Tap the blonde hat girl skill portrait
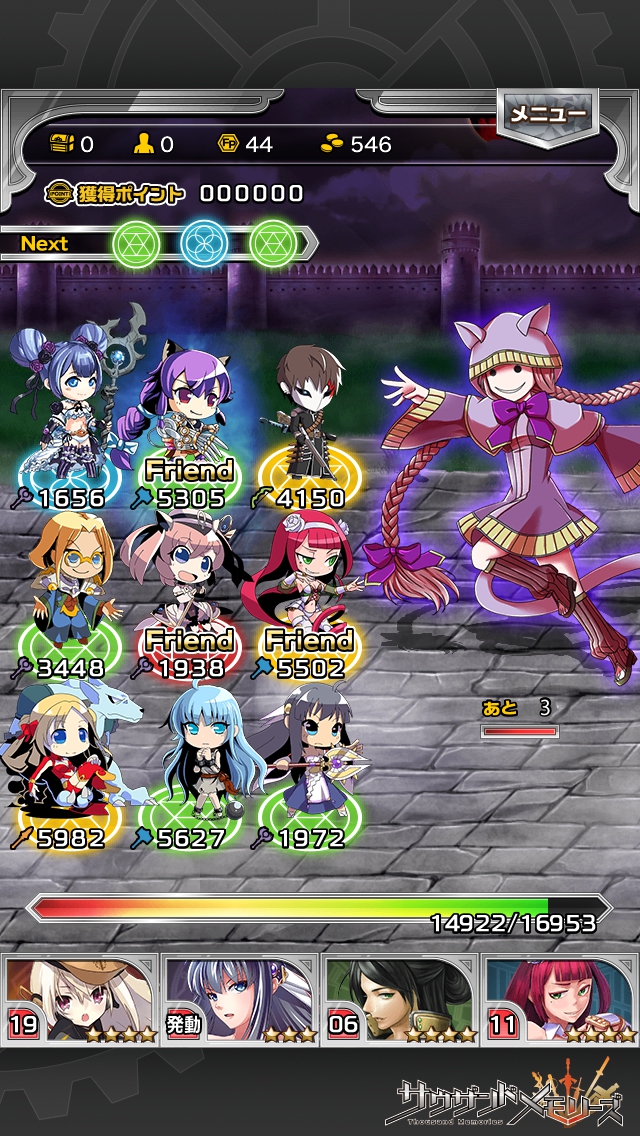640x1136 pixels. click(x=80, y=999)
